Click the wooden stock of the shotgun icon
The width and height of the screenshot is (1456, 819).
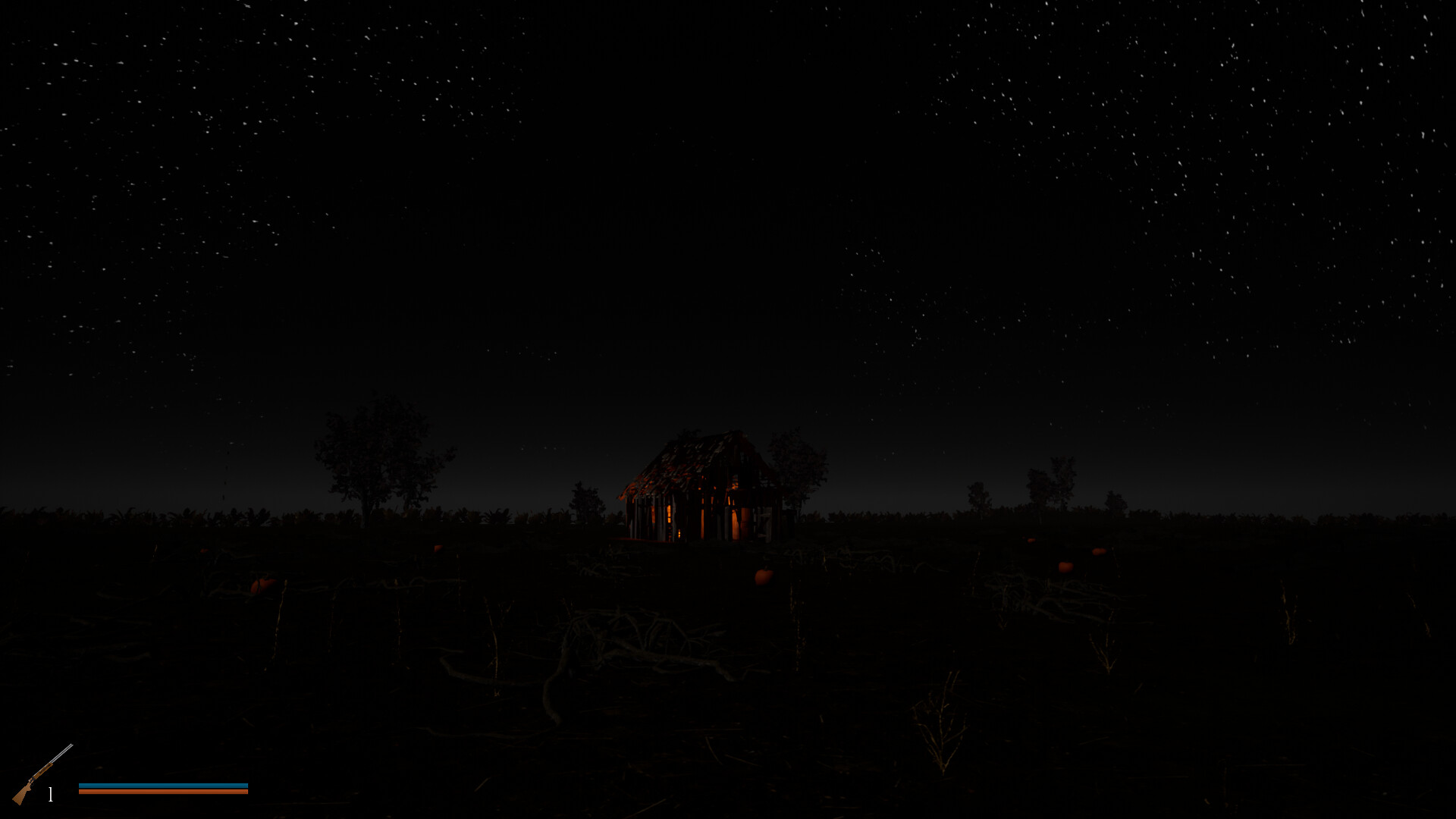(x=23, y=796)
